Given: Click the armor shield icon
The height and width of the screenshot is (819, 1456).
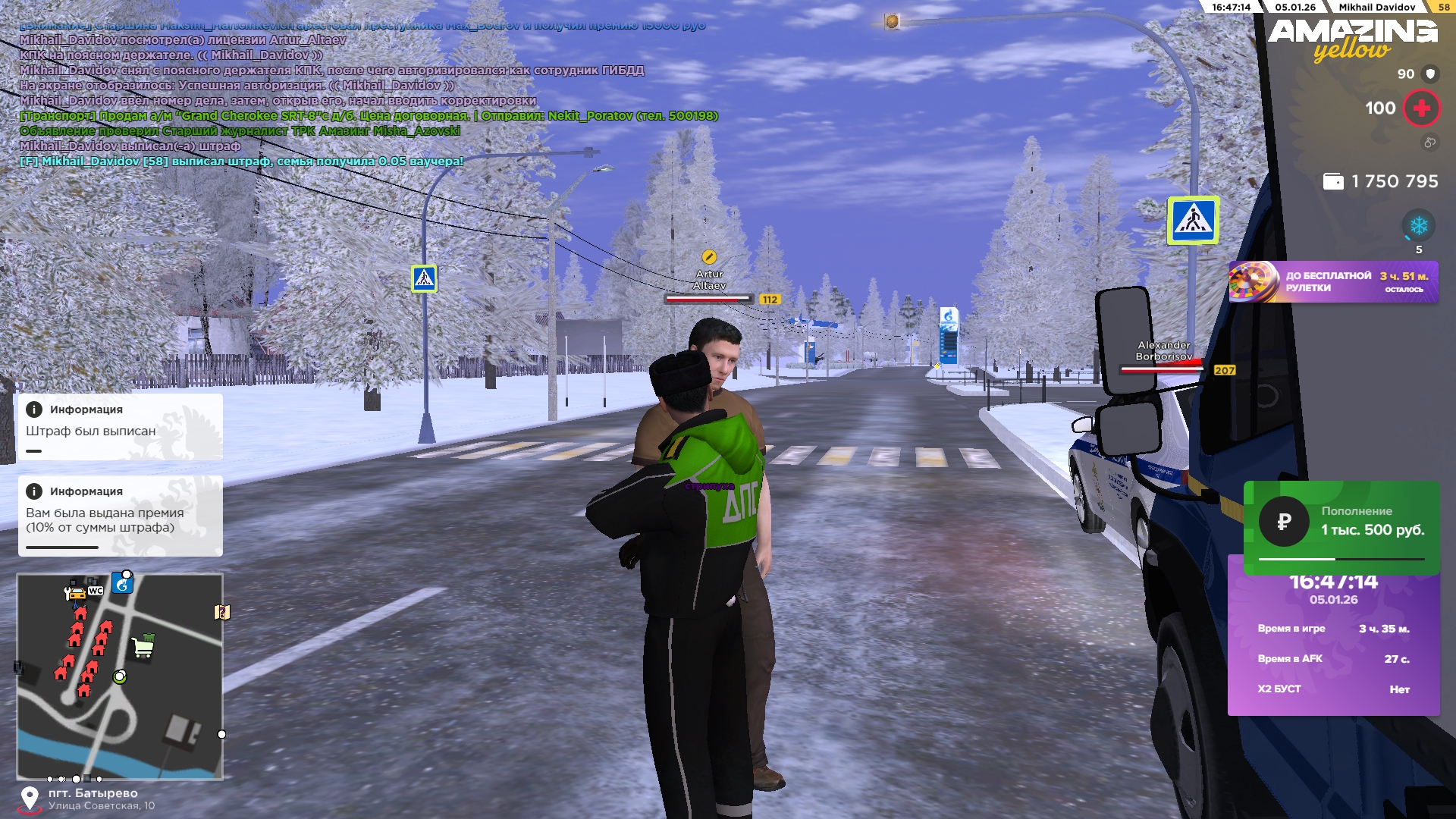Looking at the screenshot, I should [x=1430, y=74].
